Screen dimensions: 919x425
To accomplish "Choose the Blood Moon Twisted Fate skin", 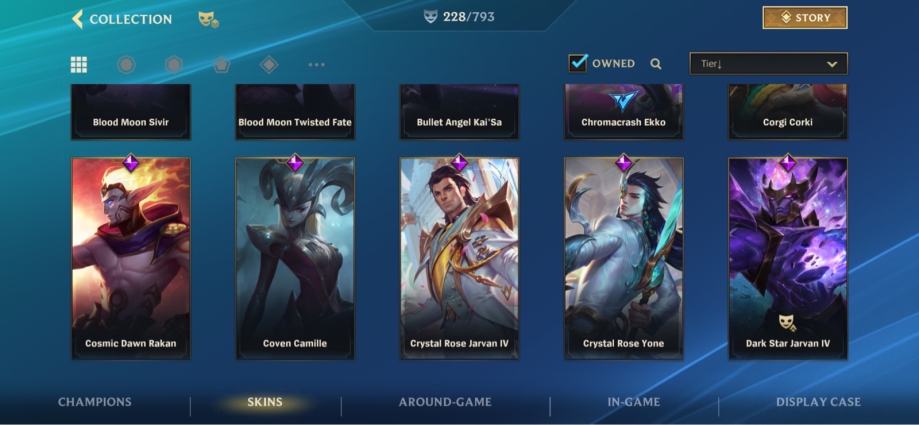I will [295, 112].
